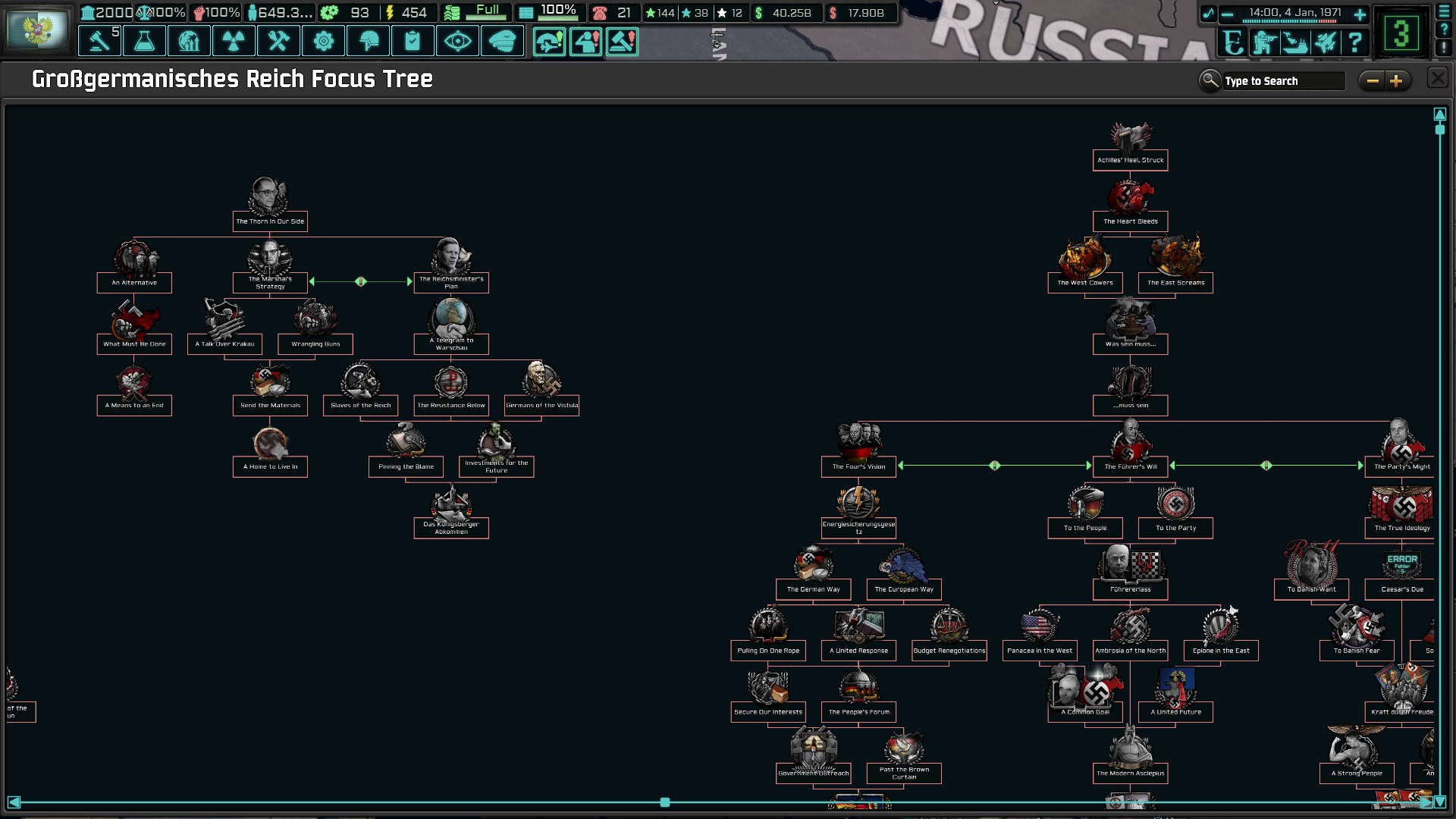Open the construction hammer-and-wrench menu
This screenshot has height=819, width=1456.
pyautogui.click(x=278, y=41)
